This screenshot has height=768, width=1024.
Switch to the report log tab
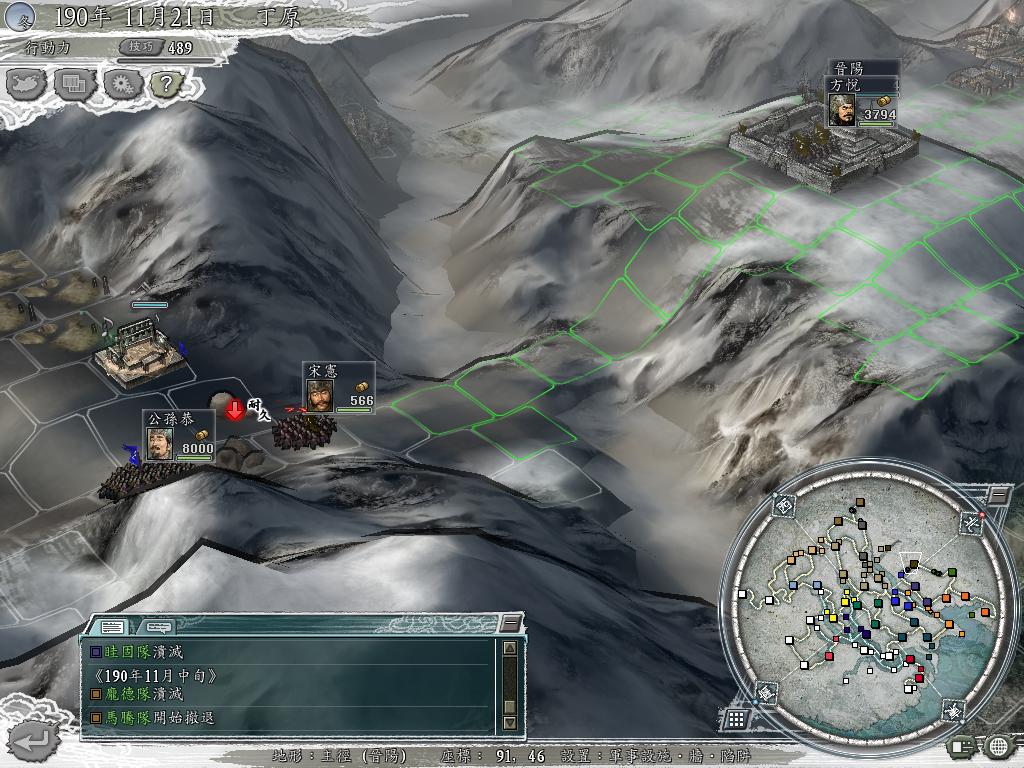tap(113, 626)
